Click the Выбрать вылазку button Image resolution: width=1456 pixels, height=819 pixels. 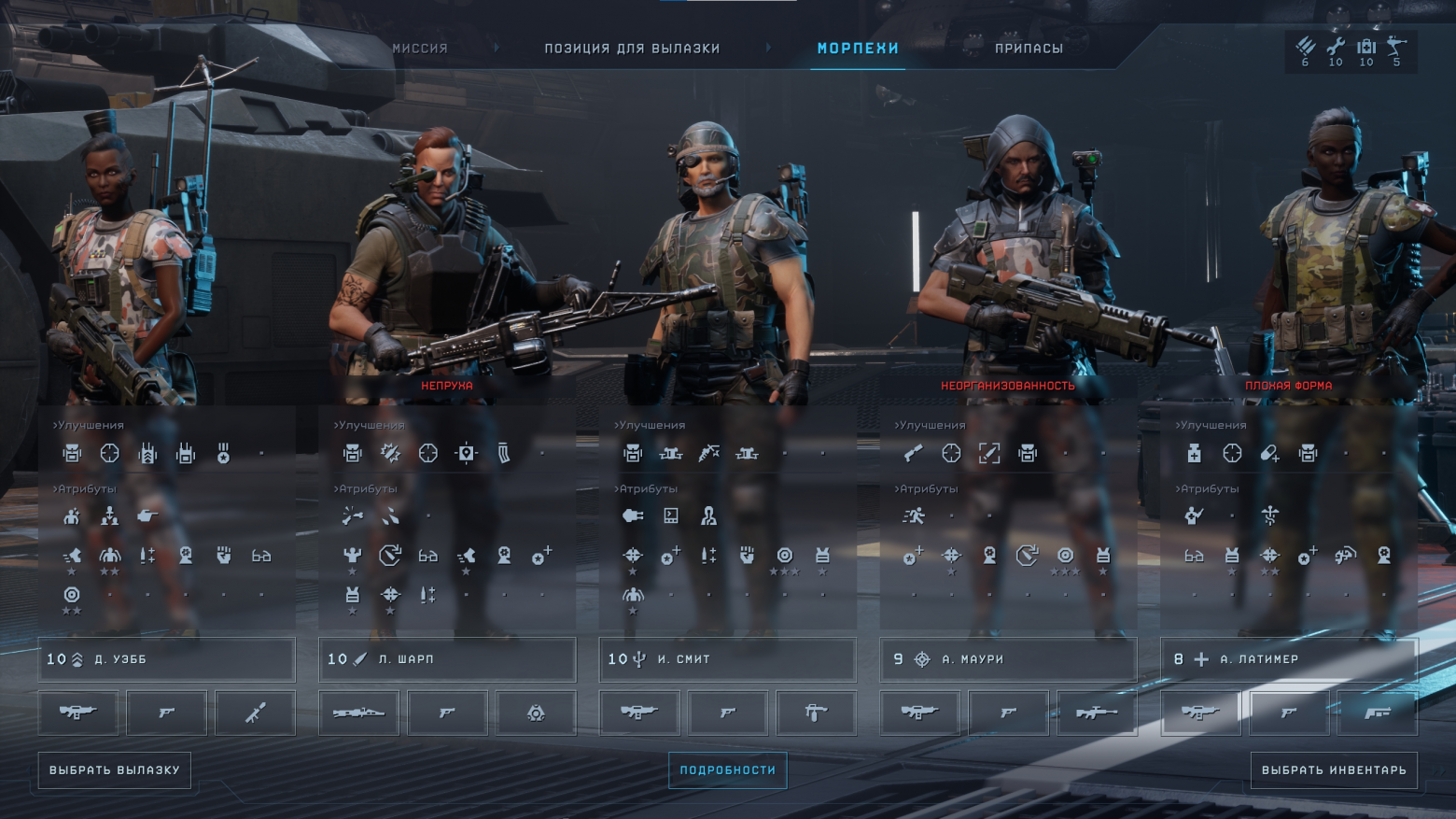[115, 770]
